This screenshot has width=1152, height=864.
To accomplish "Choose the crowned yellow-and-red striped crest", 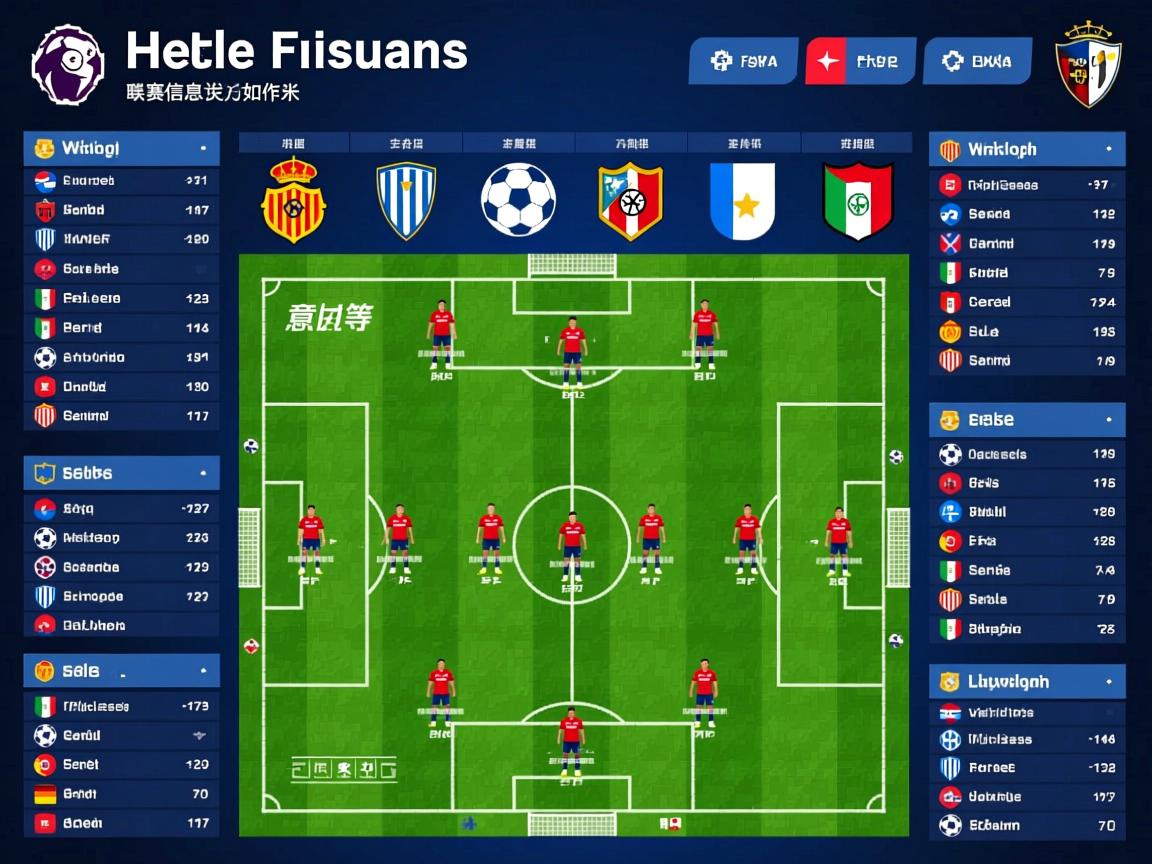I will click(293, 200).
